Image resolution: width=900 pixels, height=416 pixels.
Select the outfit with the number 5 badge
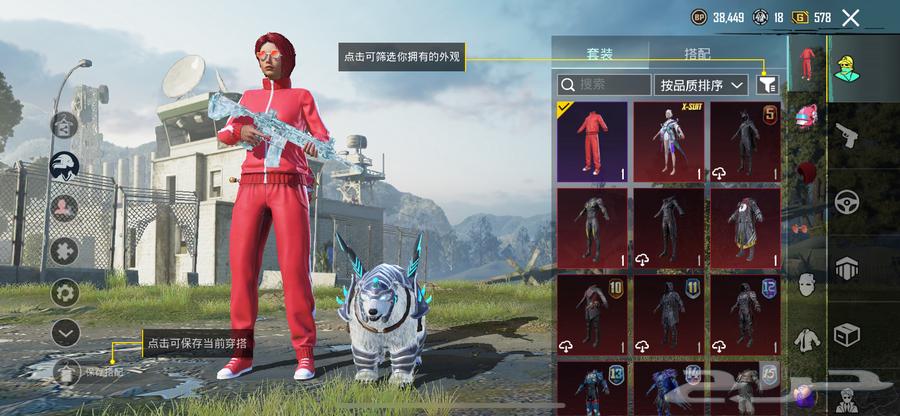click(x=745, y=141)
